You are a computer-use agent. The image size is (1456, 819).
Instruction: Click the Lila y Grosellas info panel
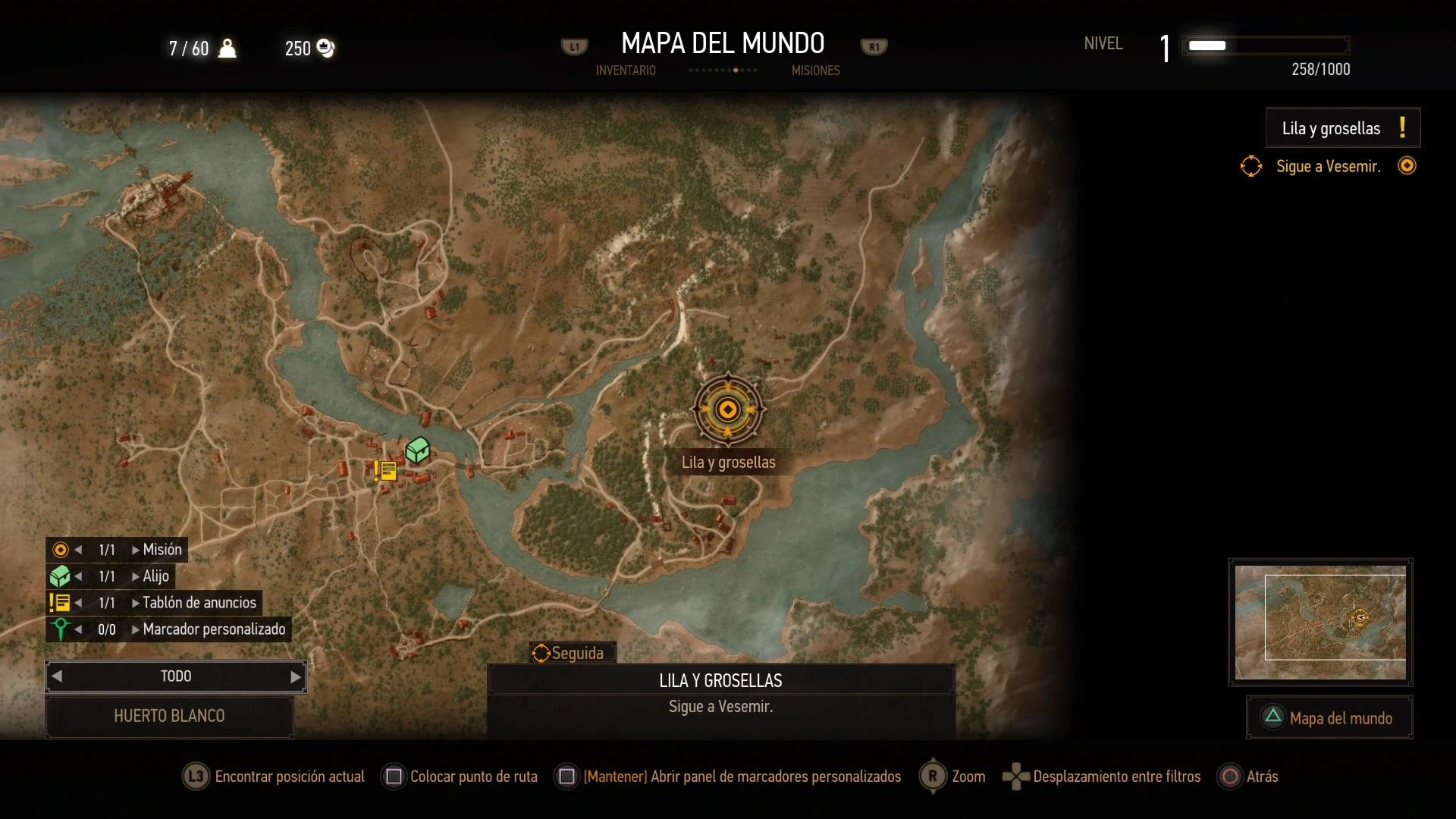coord(720,694)
